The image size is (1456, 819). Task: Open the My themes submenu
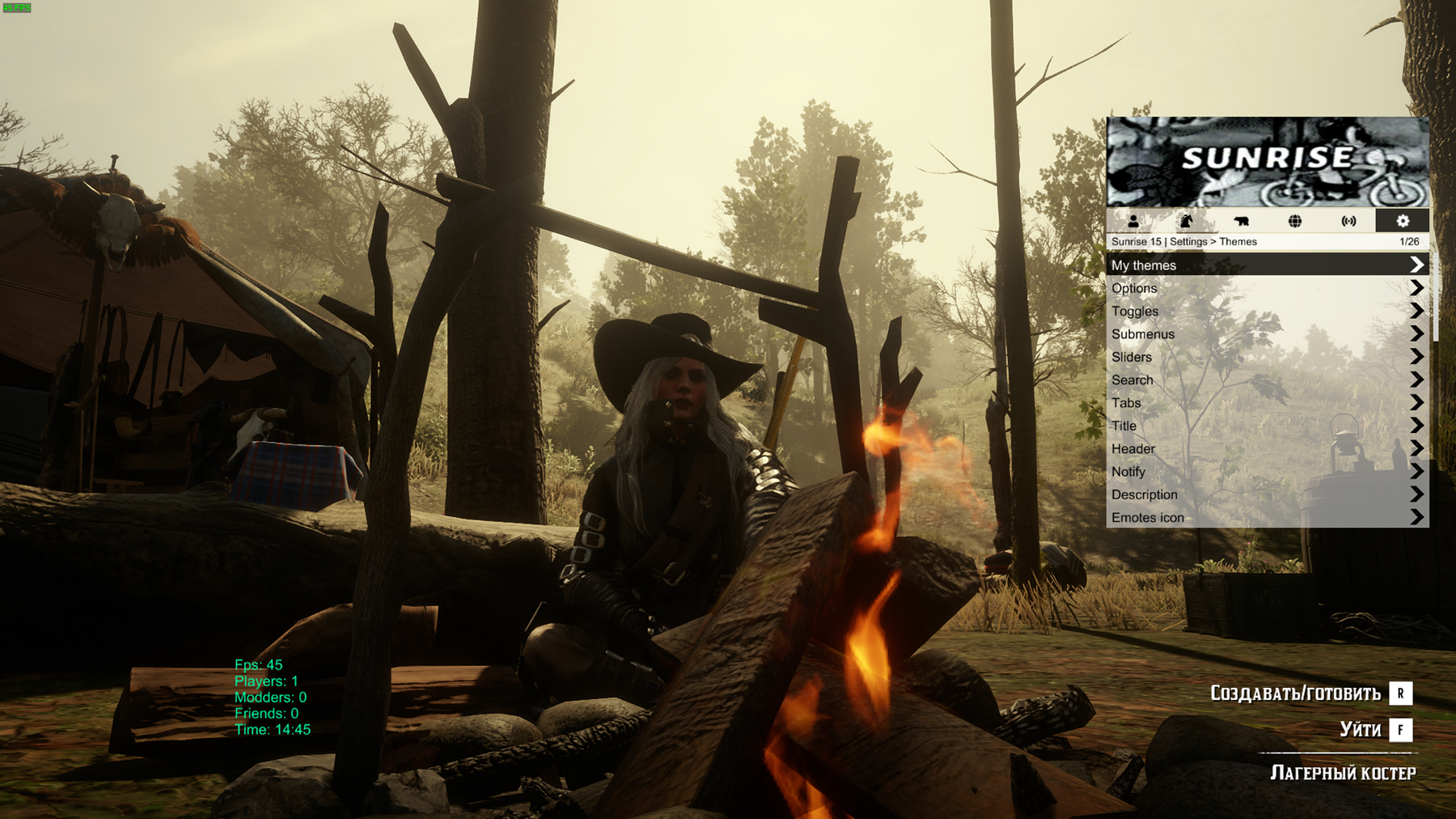click(1267, 265)
